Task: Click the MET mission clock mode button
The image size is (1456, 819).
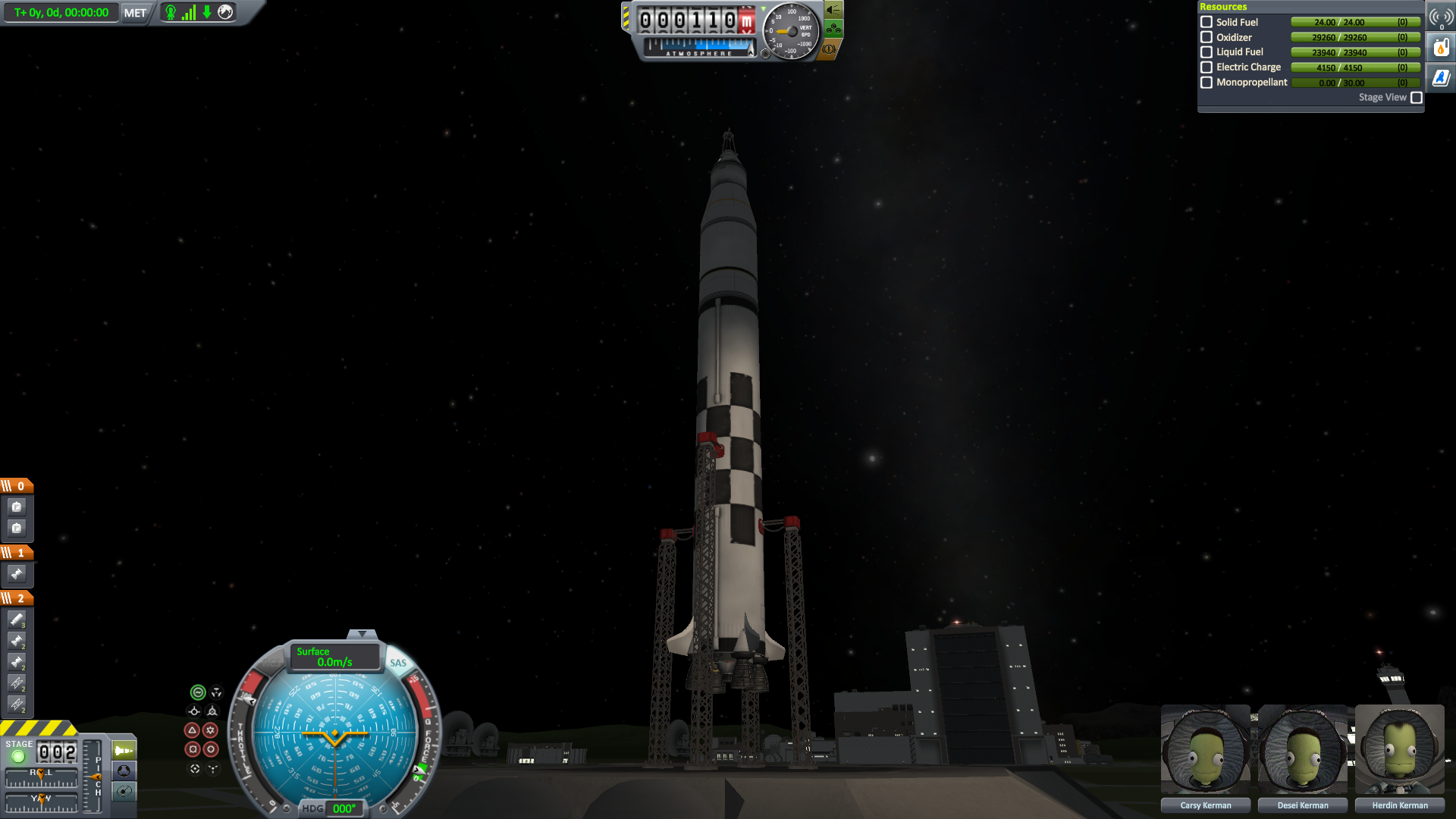Action: pyautogui.click(x=135, y=13)
